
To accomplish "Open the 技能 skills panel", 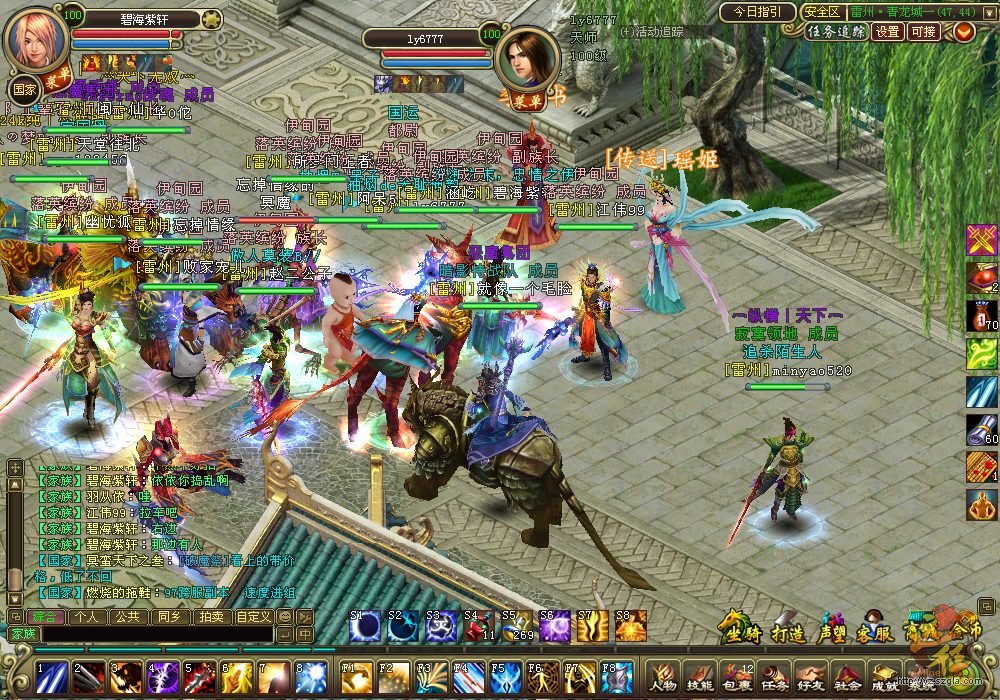I will tap(701, 677).
